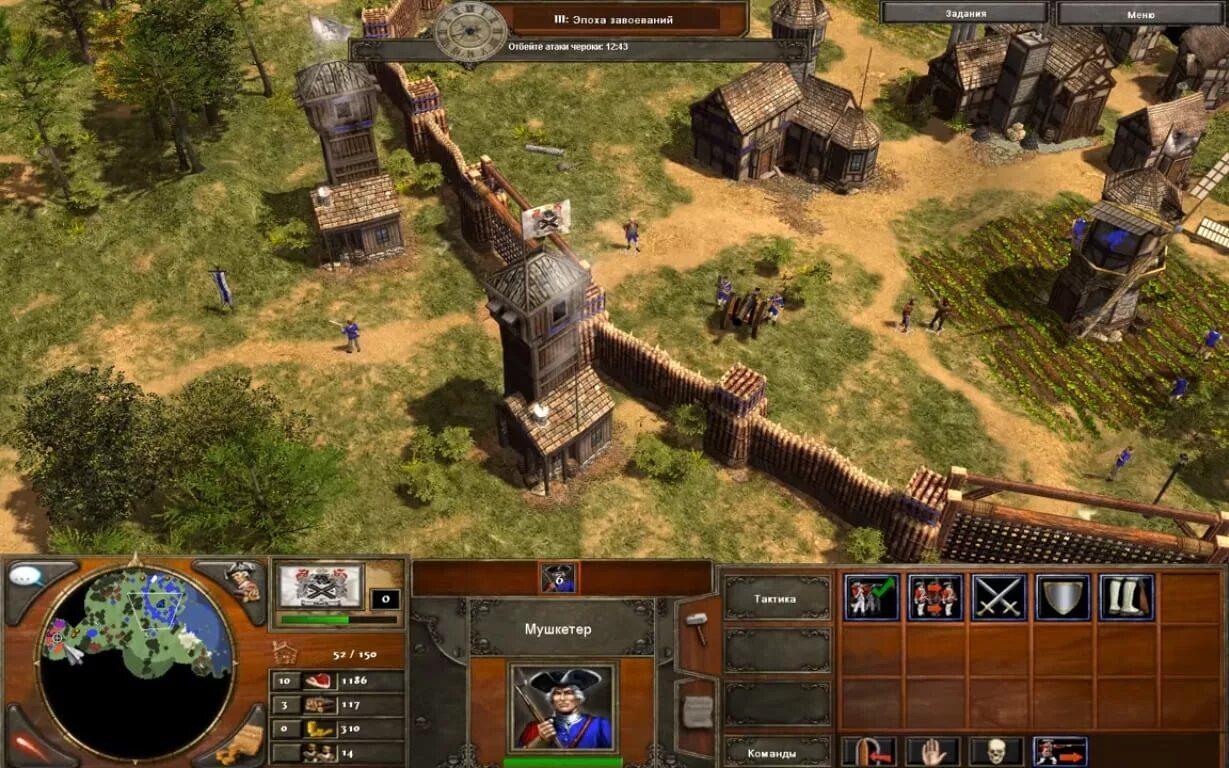The image size is (1229, 768).
Task: Select the explorer hero portrait button
Action: [241, 581]
